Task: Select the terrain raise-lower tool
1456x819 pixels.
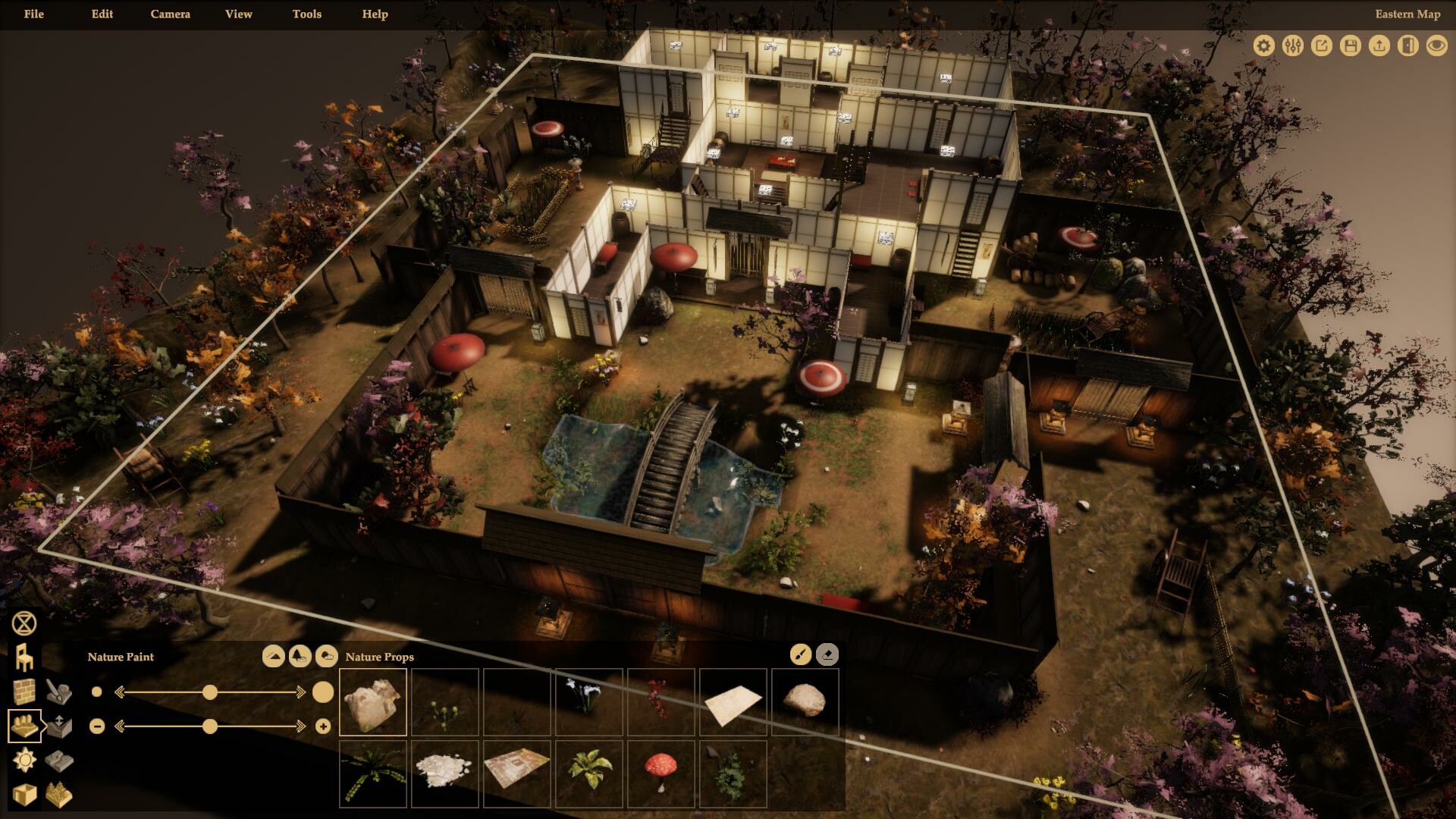Action: click(59, 724)
